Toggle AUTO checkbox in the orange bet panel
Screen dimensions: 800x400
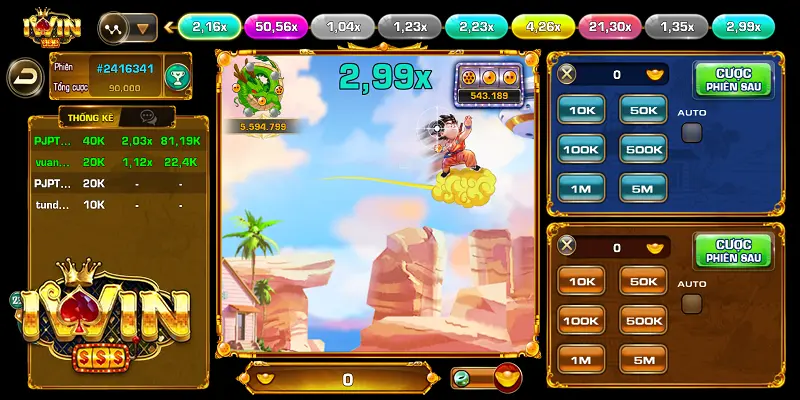(691, 304)
